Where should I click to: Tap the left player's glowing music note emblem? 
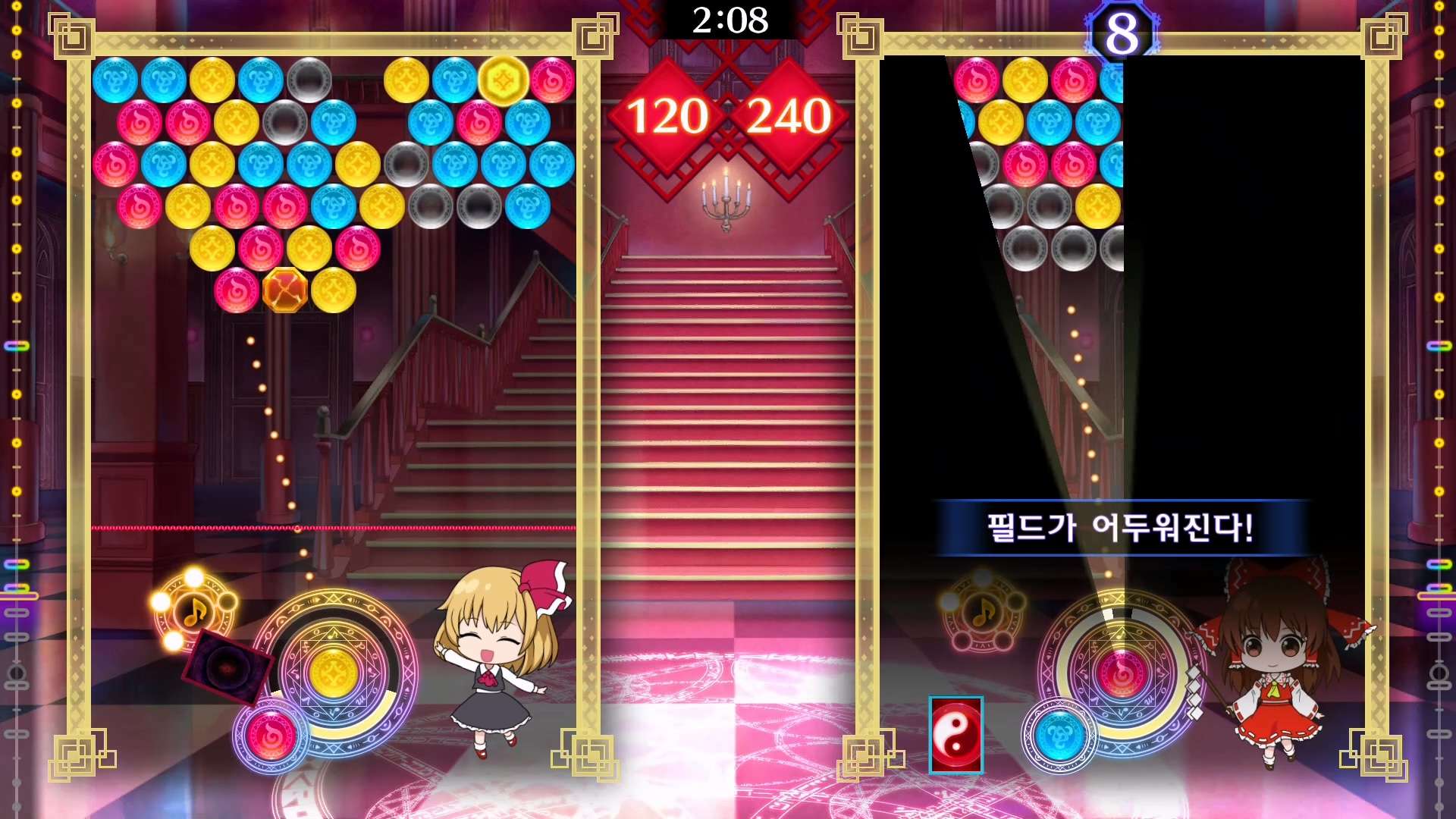(x=196, y=610)
